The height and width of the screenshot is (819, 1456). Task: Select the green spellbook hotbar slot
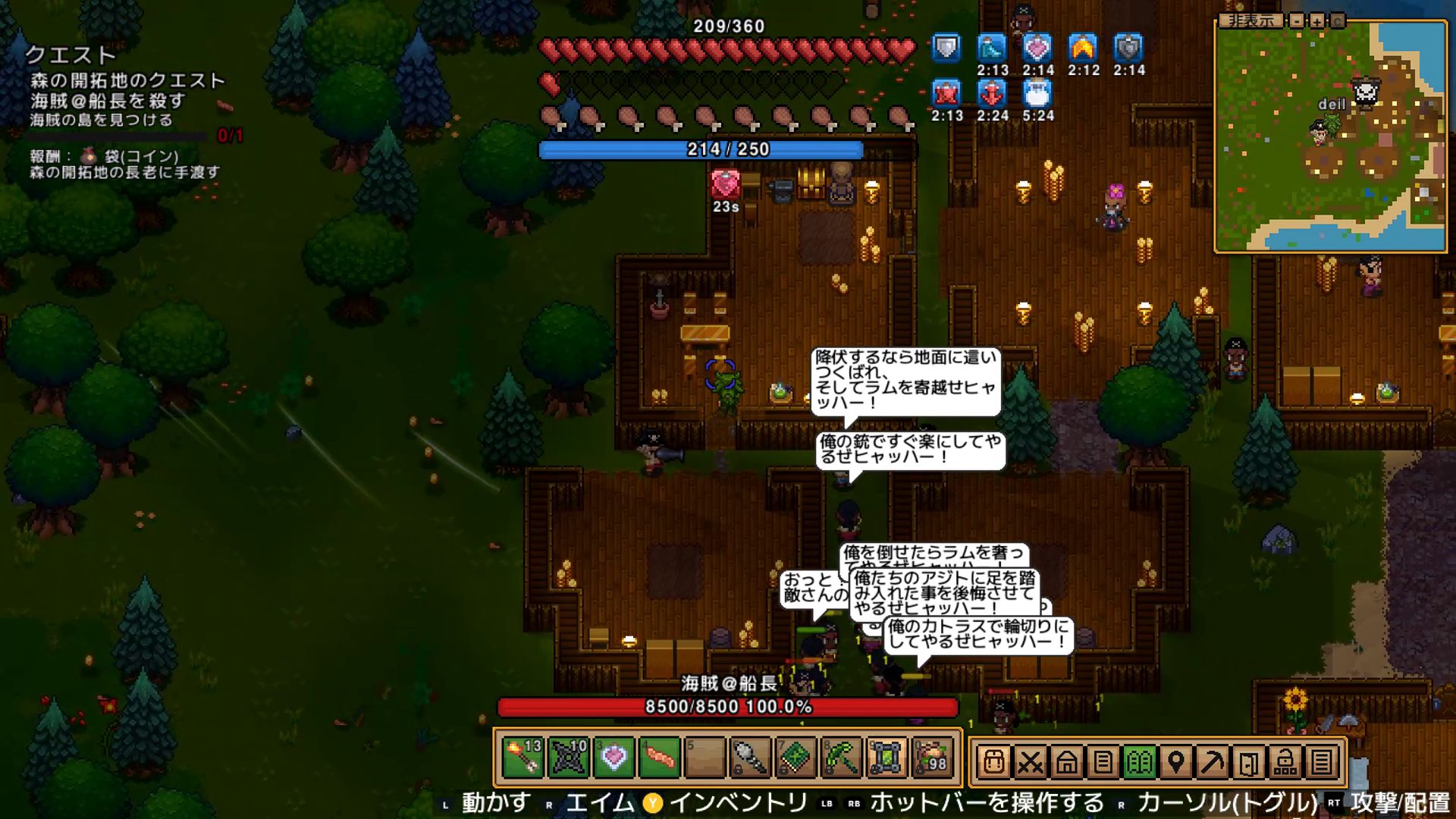[795, 758]
